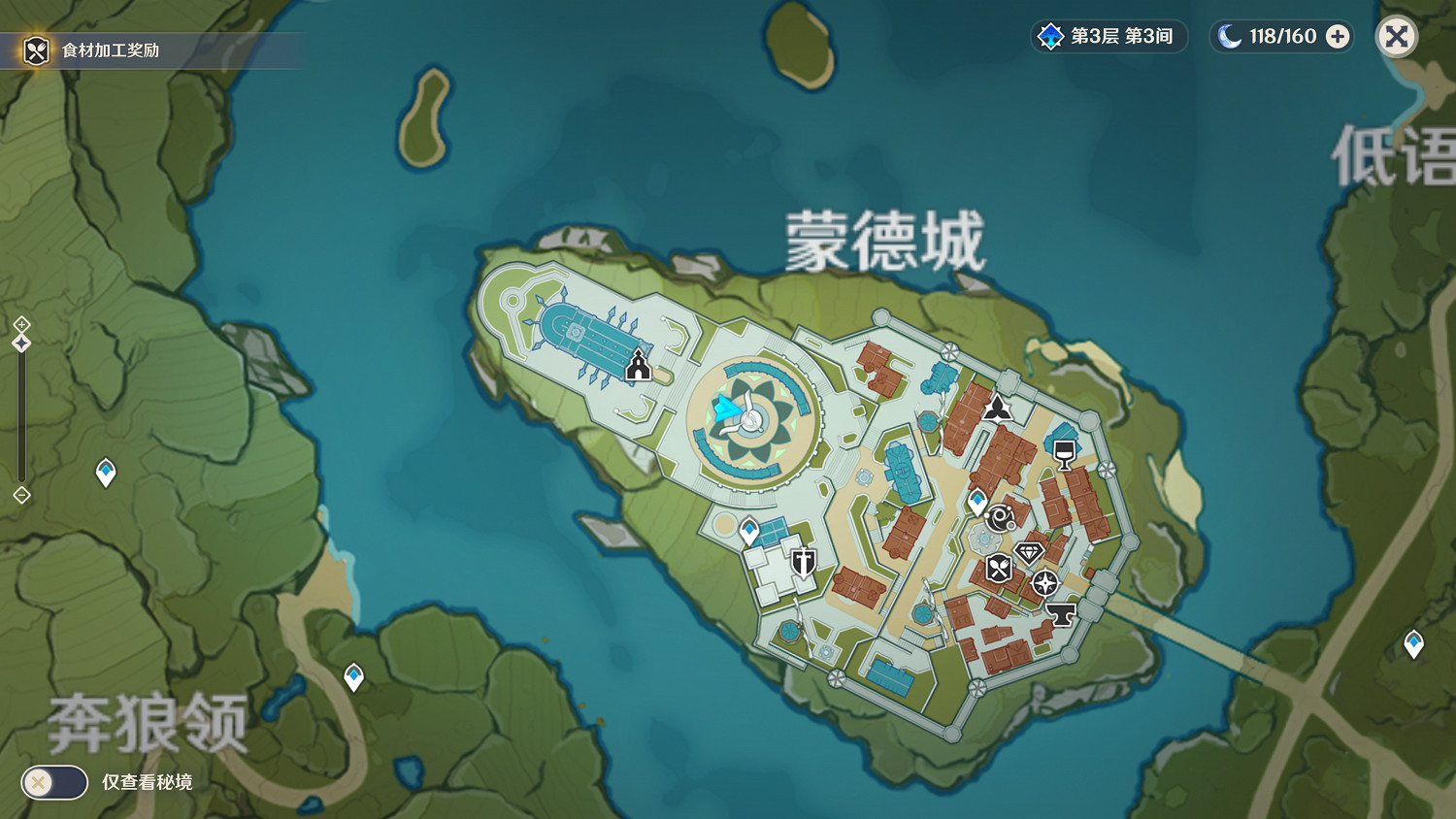Open the alchemy crafting swirl icon
This screenshot has width=1456, height=819.
tap(998, 517)
